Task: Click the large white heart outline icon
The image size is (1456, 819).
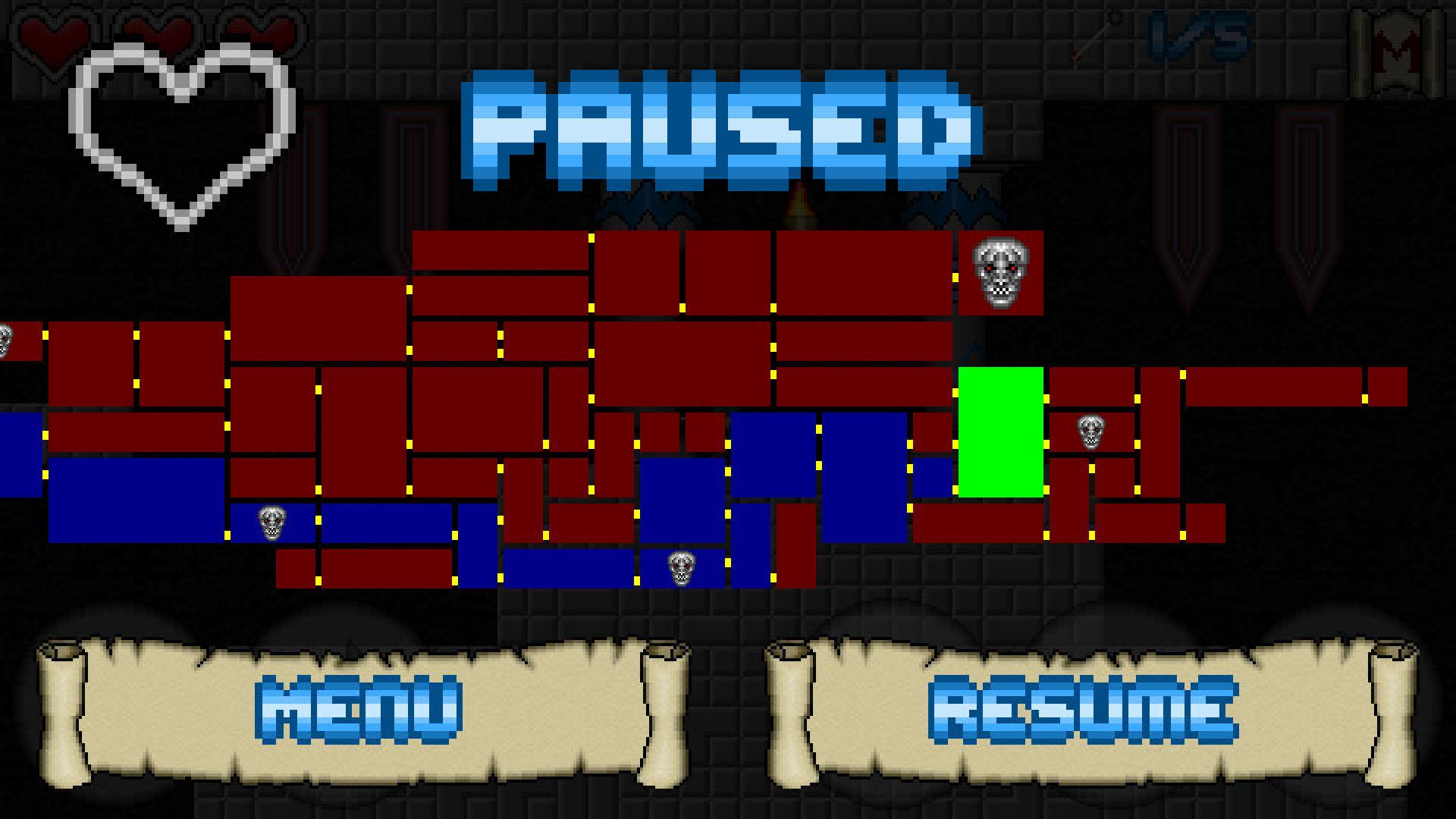Action: (x=182, y=136)
